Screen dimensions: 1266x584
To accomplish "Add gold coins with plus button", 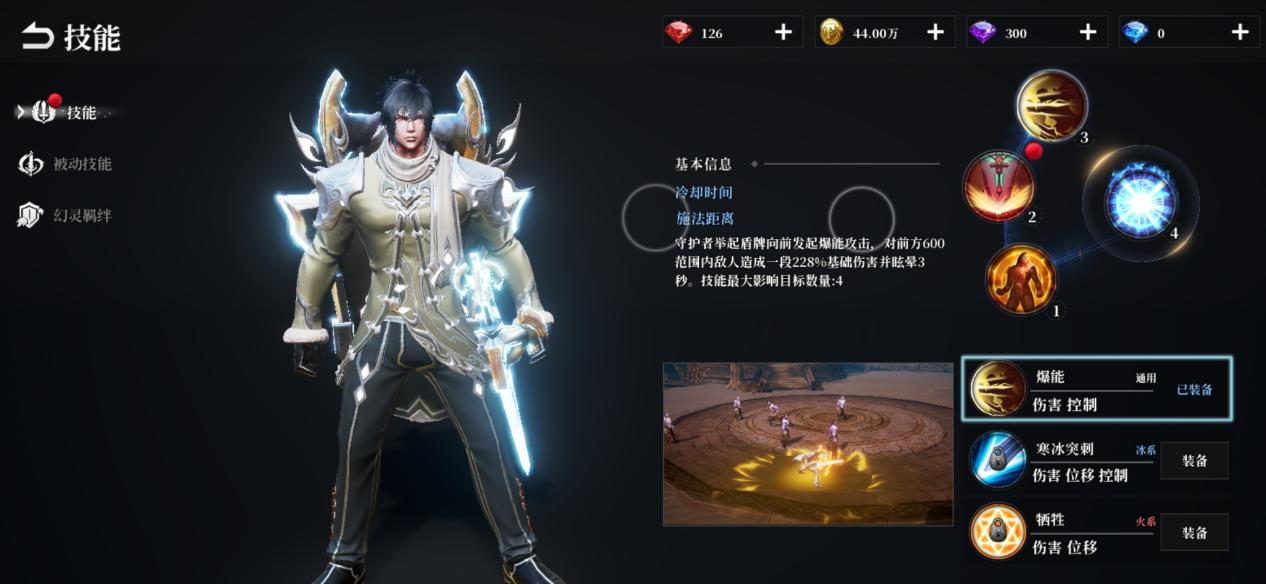I will 935,33.
